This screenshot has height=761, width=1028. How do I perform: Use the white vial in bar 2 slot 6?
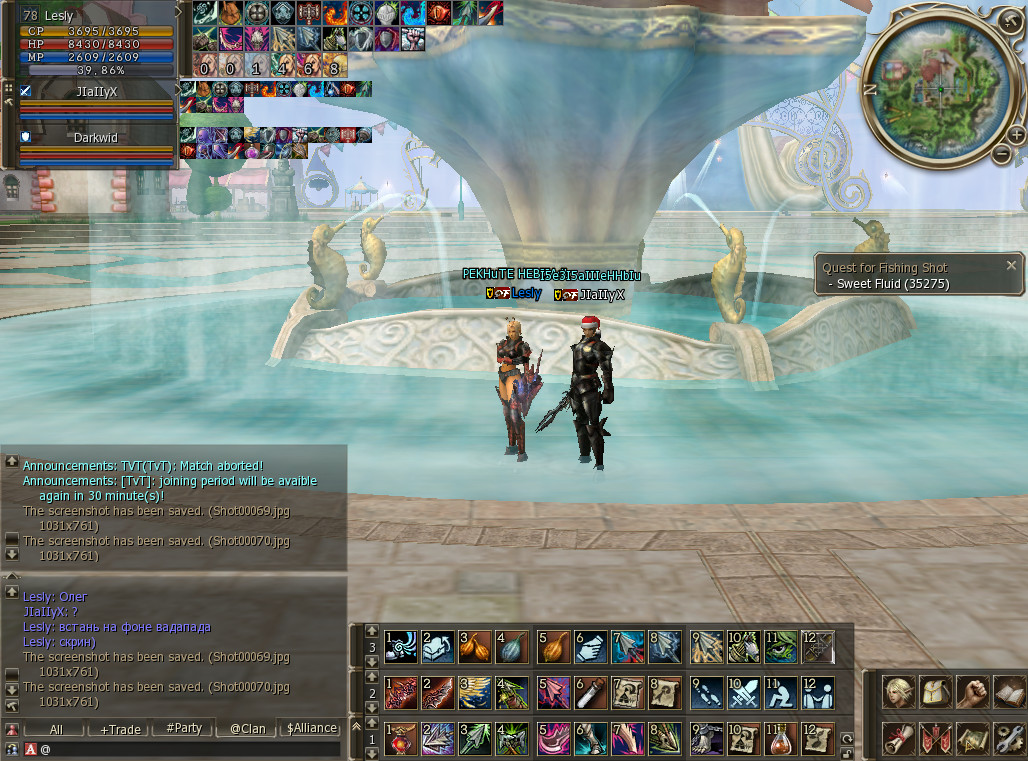(590, 692)
